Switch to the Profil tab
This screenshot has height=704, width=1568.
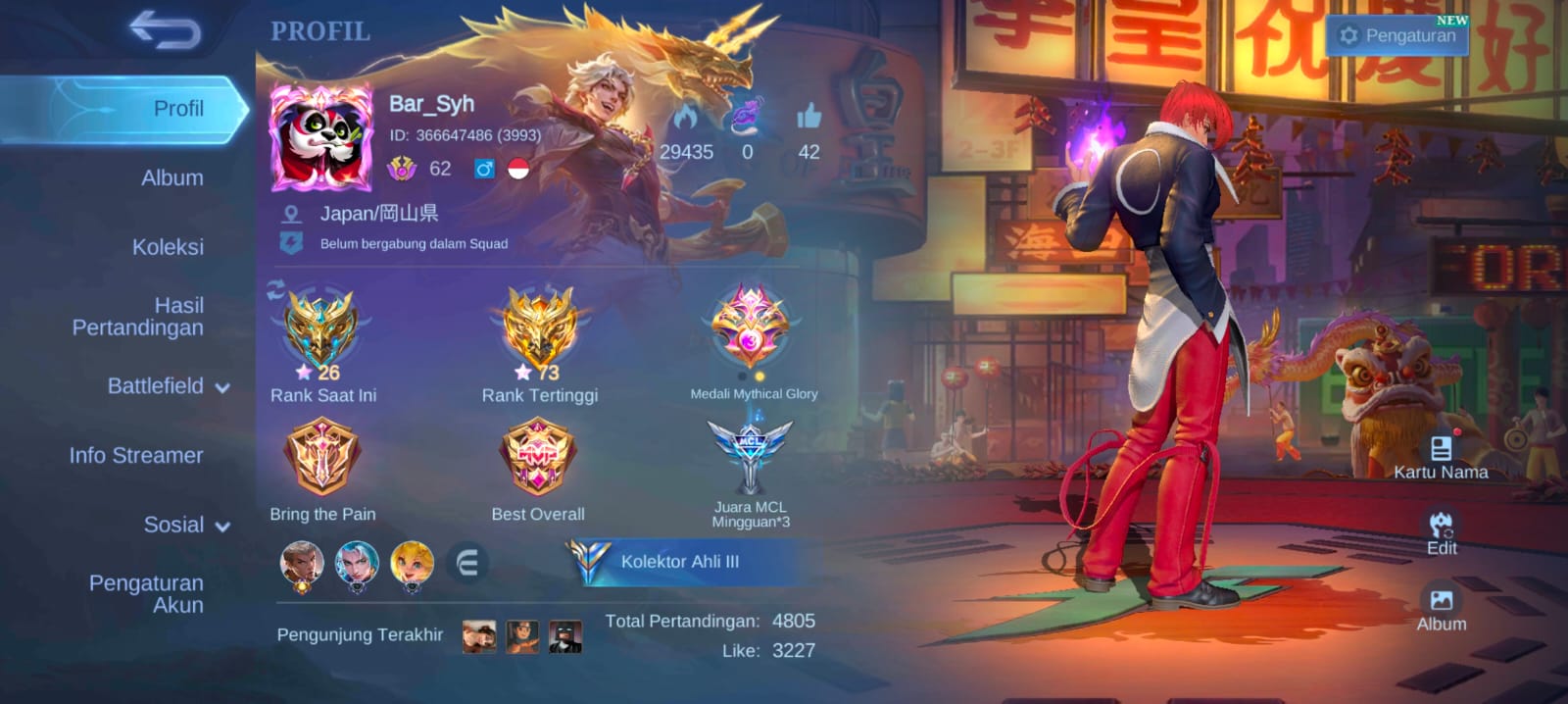coord(177,109)
